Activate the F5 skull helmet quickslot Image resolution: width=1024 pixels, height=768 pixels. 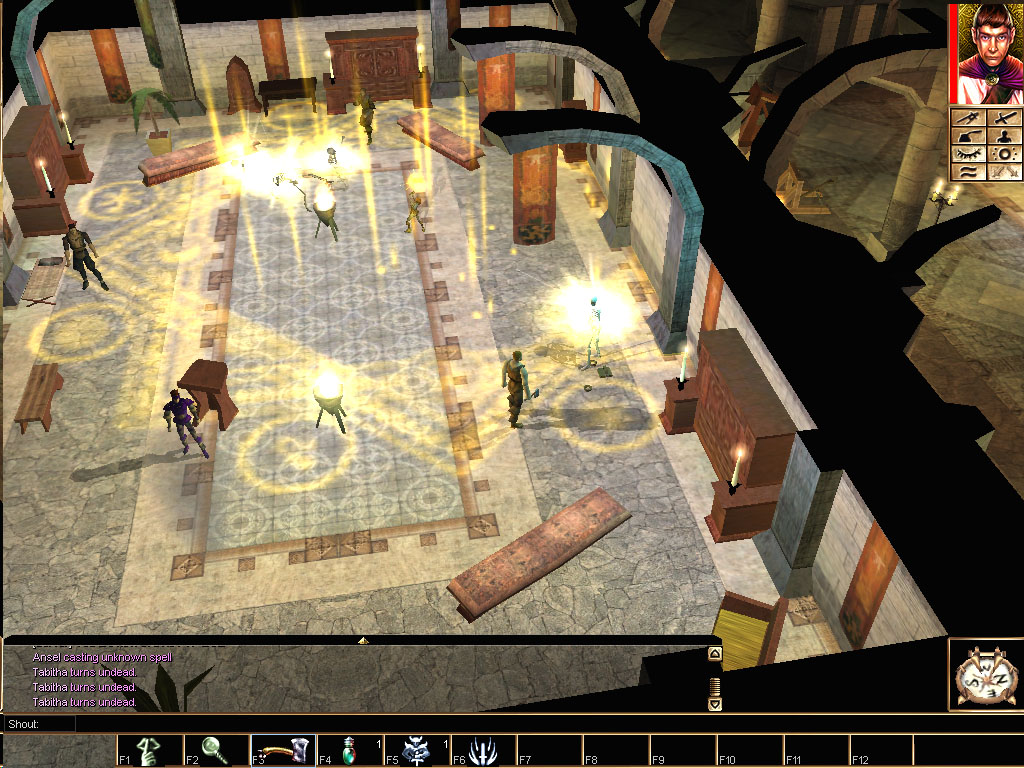coord(416,750)
